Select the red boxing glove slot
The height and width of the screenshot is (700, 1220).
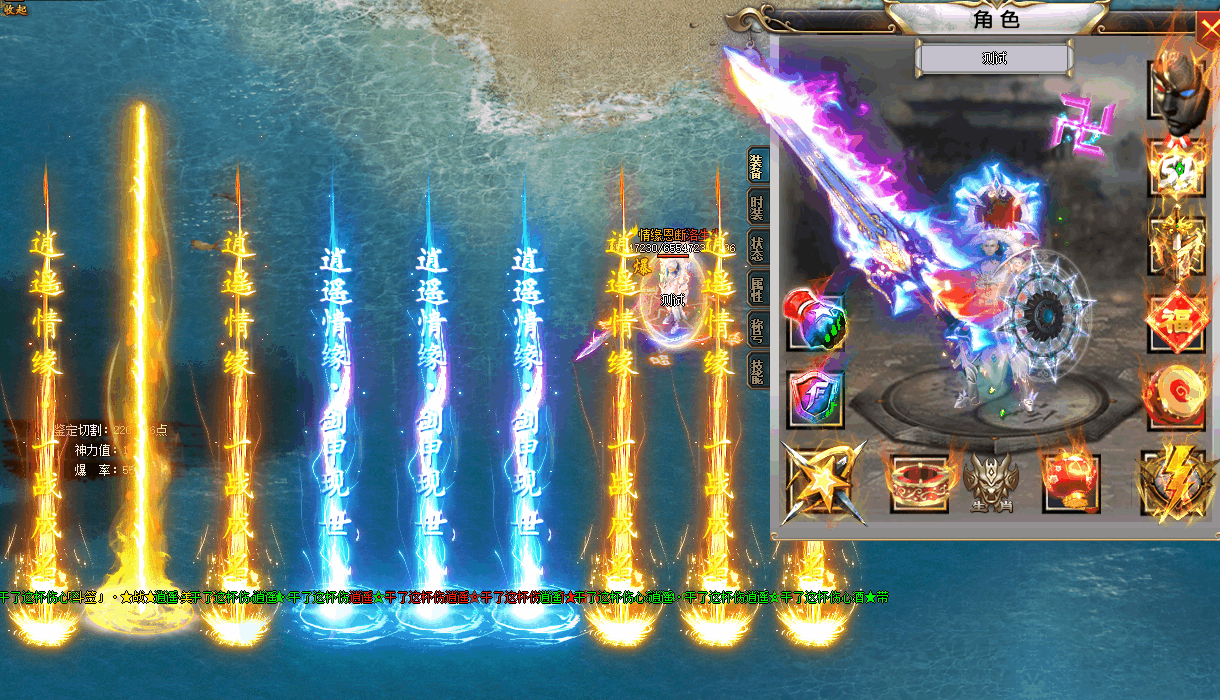tap(815, 319)
